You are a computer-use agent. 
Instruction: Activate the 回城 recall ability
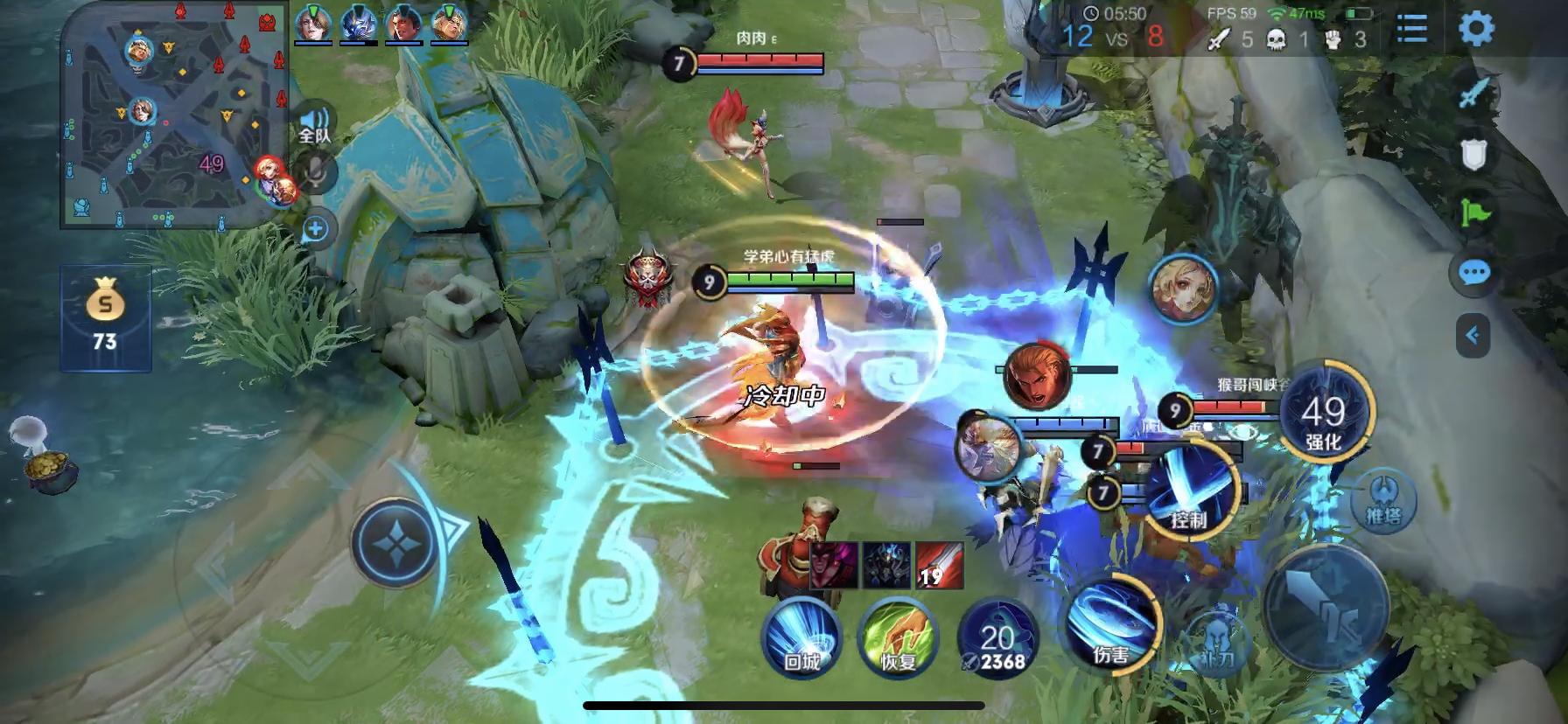click(801, 637)
